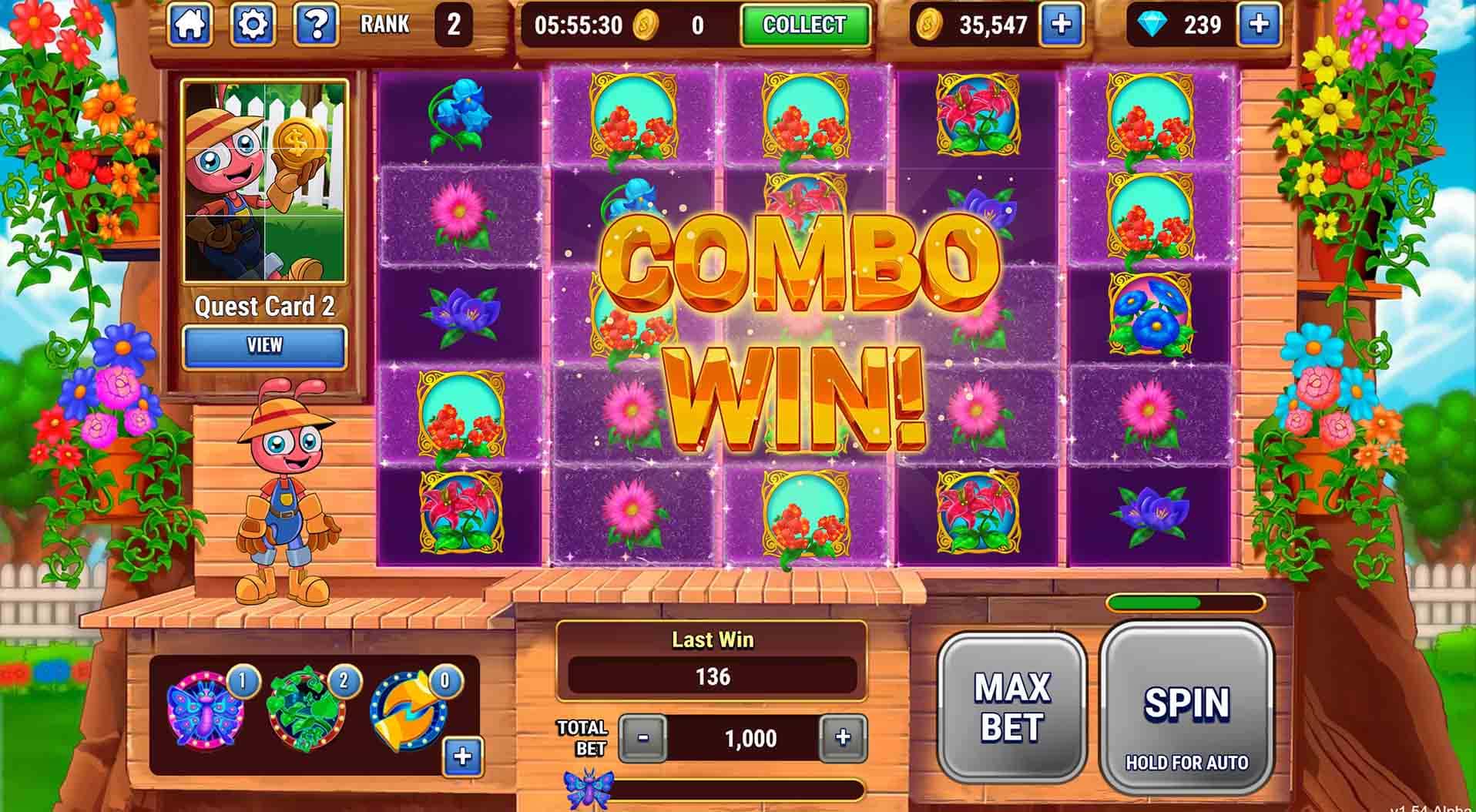1476x812 pixels.
Task: Open the Quest Card 2 picture
Action: click(264, 183)
